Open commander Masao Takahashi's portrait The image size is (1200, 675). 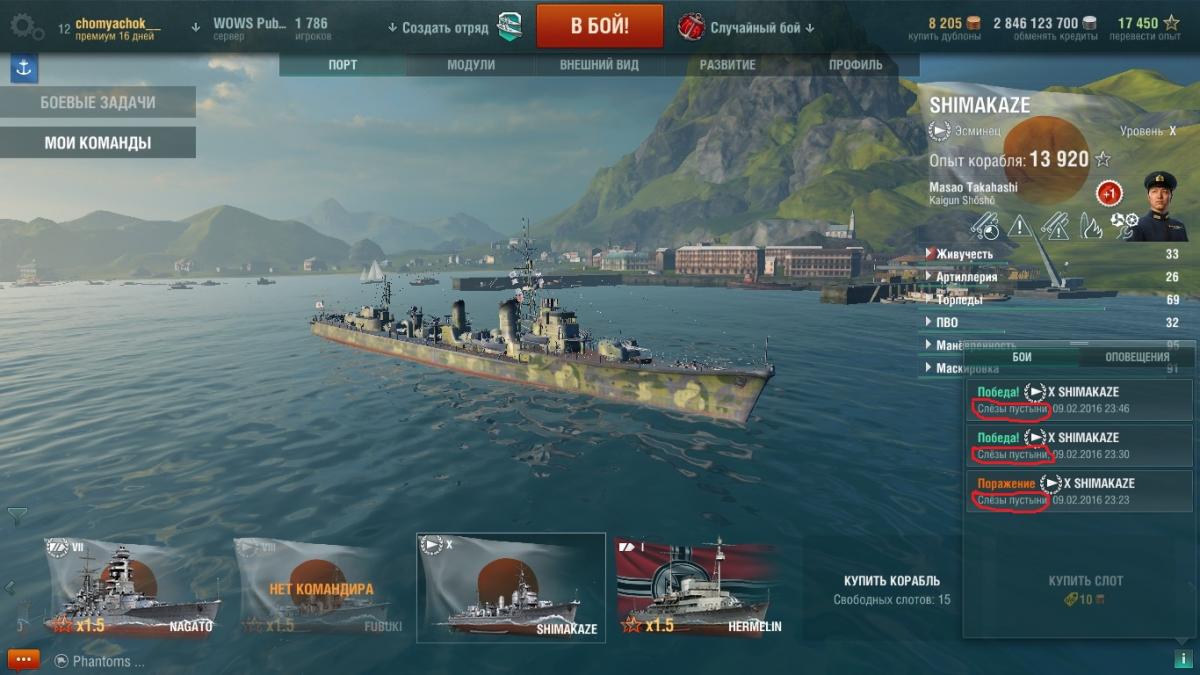[x=1159, y=206]
